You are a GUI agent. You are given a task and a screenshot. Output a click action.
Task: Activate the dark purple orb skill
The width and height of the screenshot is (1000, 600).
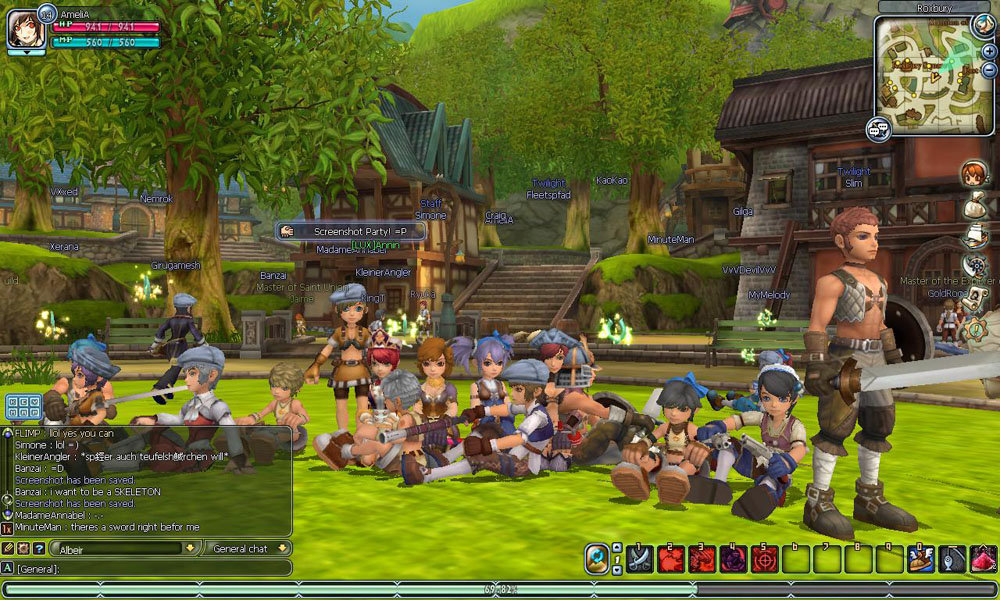[734, 559]
